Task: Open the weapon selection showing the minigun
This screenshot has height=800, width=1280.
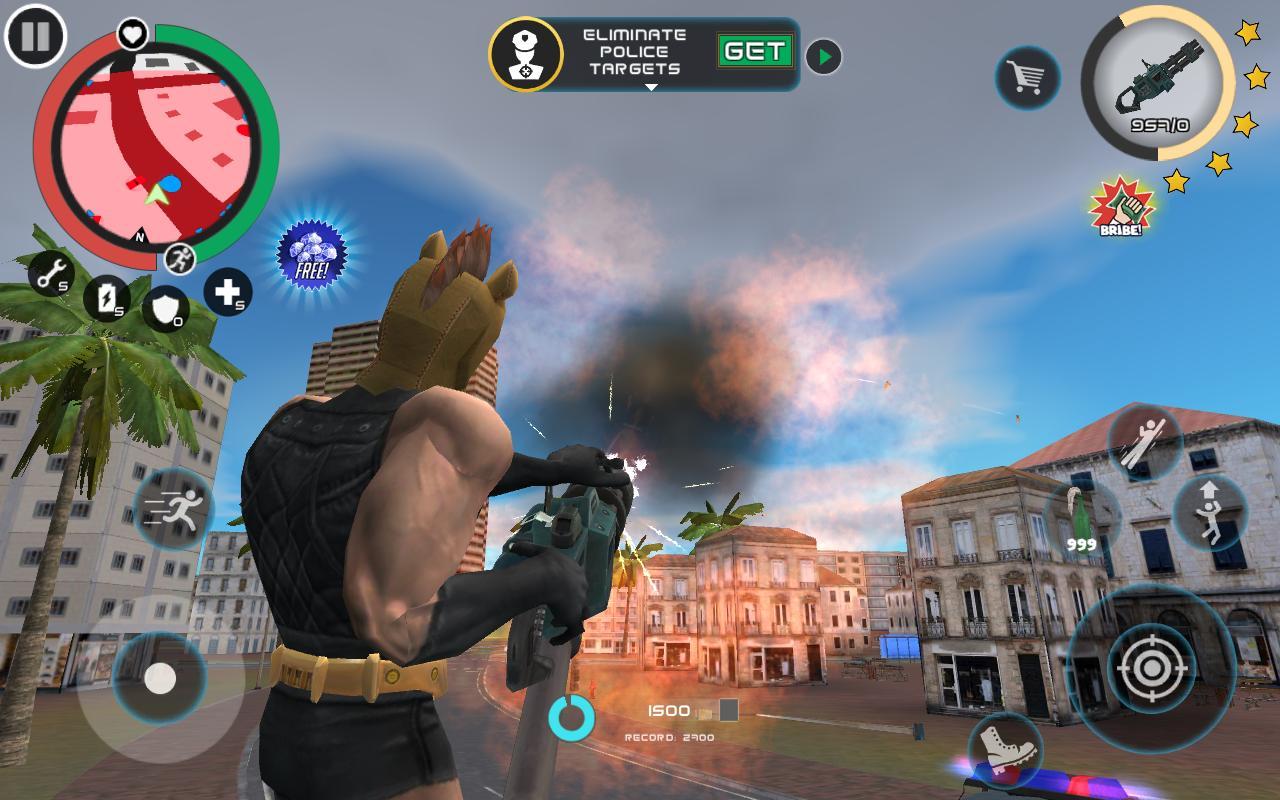Action: [1160, 85]
